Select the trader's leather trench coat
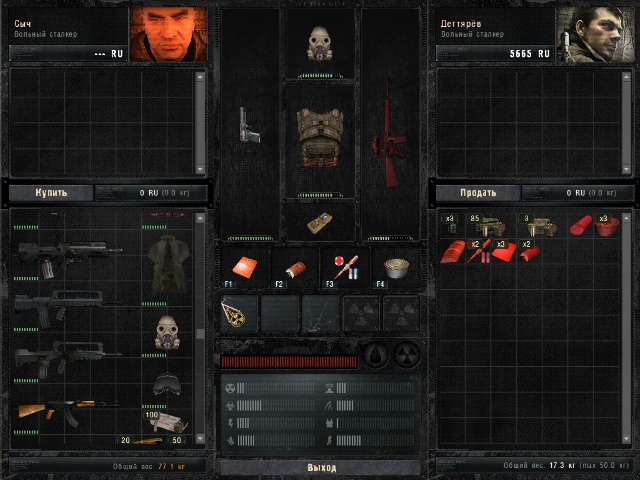The height and width of the screenshot is (480, 640). pos(165,264)
